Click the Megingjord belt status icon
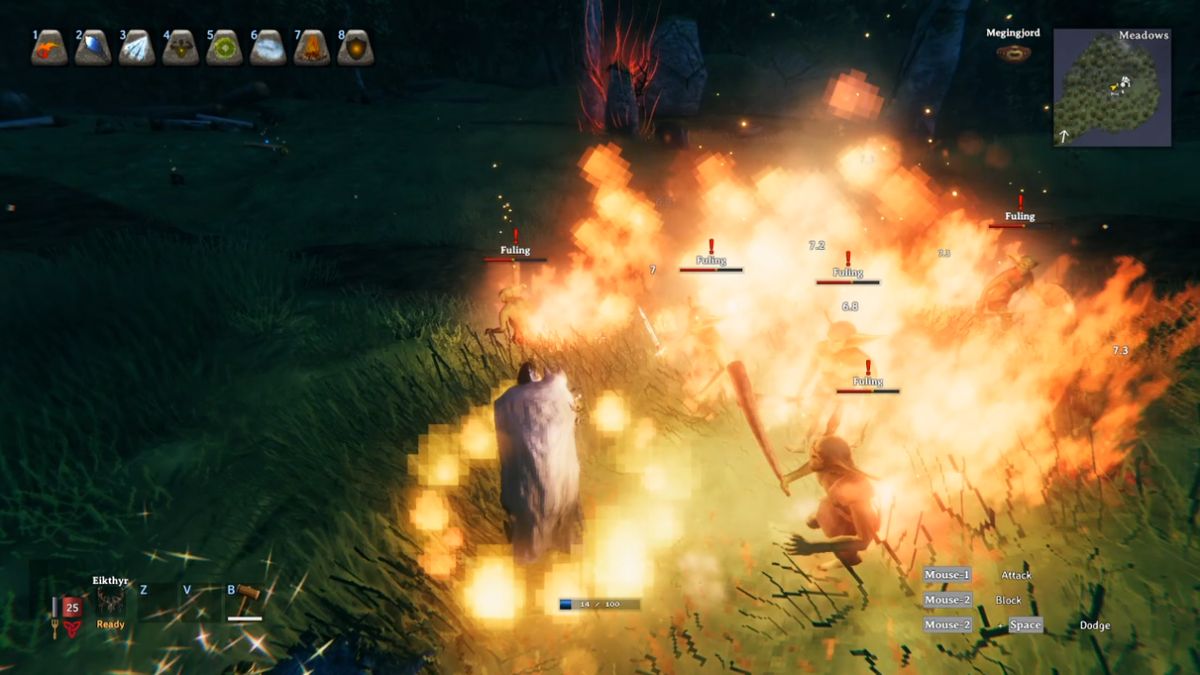Image resolution: width=1200 pixels, height=675 pixels. (x=1013, y=53)
